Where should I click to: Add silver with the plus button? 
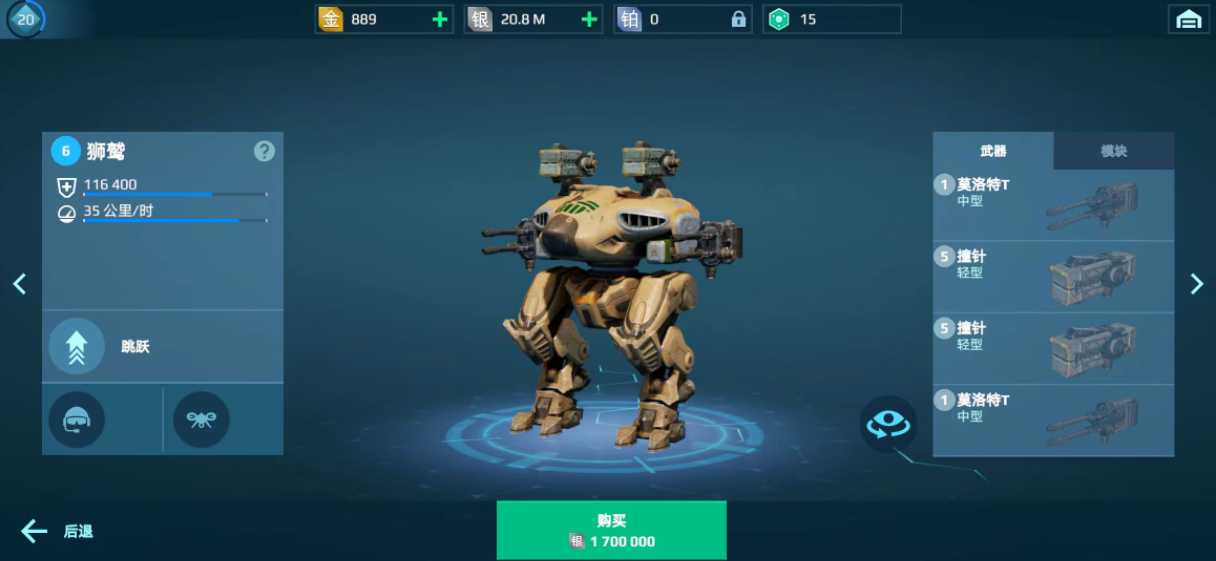[x=589, y=19]
